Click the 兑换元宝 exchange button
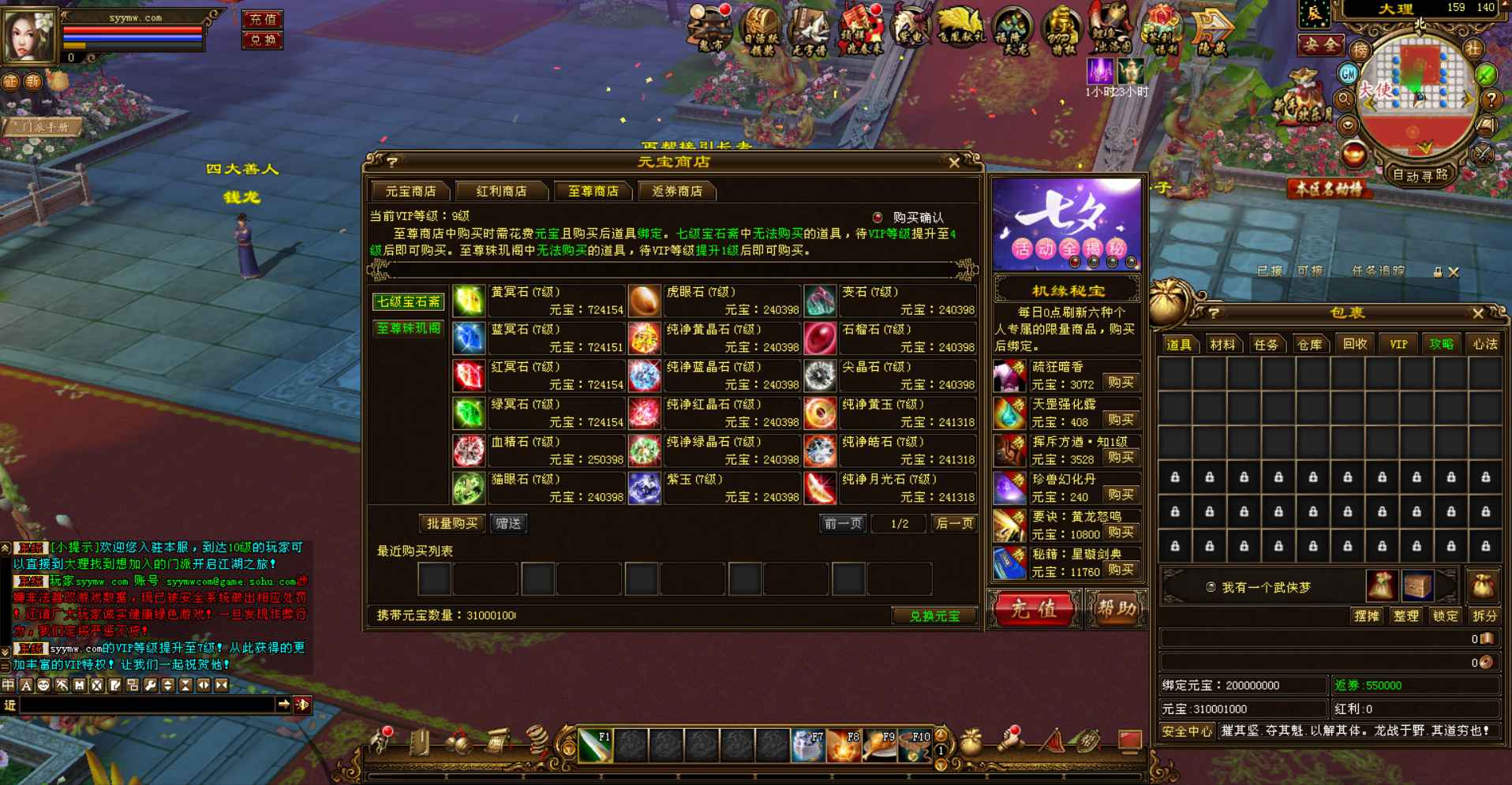 (x=934, y=616)
